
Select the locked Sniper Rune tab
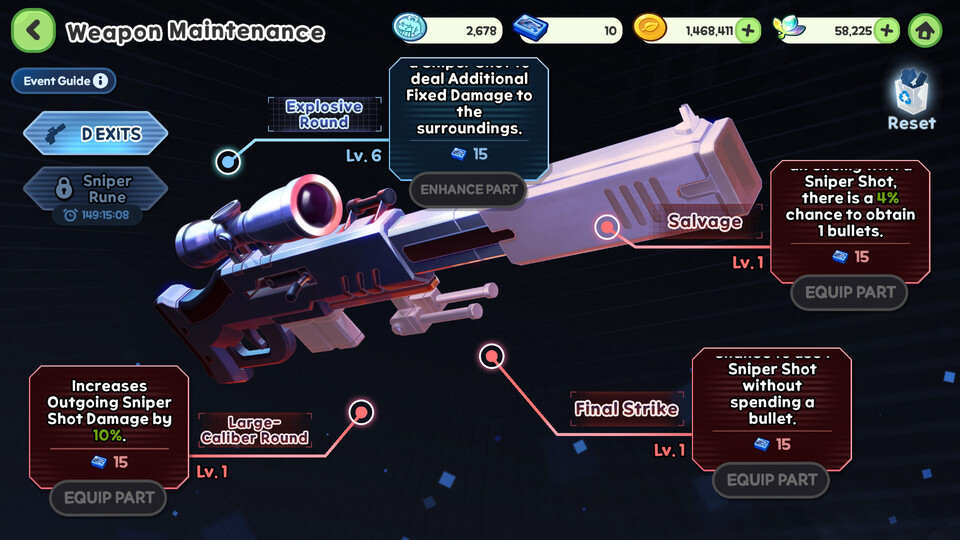tap(96, 188)
